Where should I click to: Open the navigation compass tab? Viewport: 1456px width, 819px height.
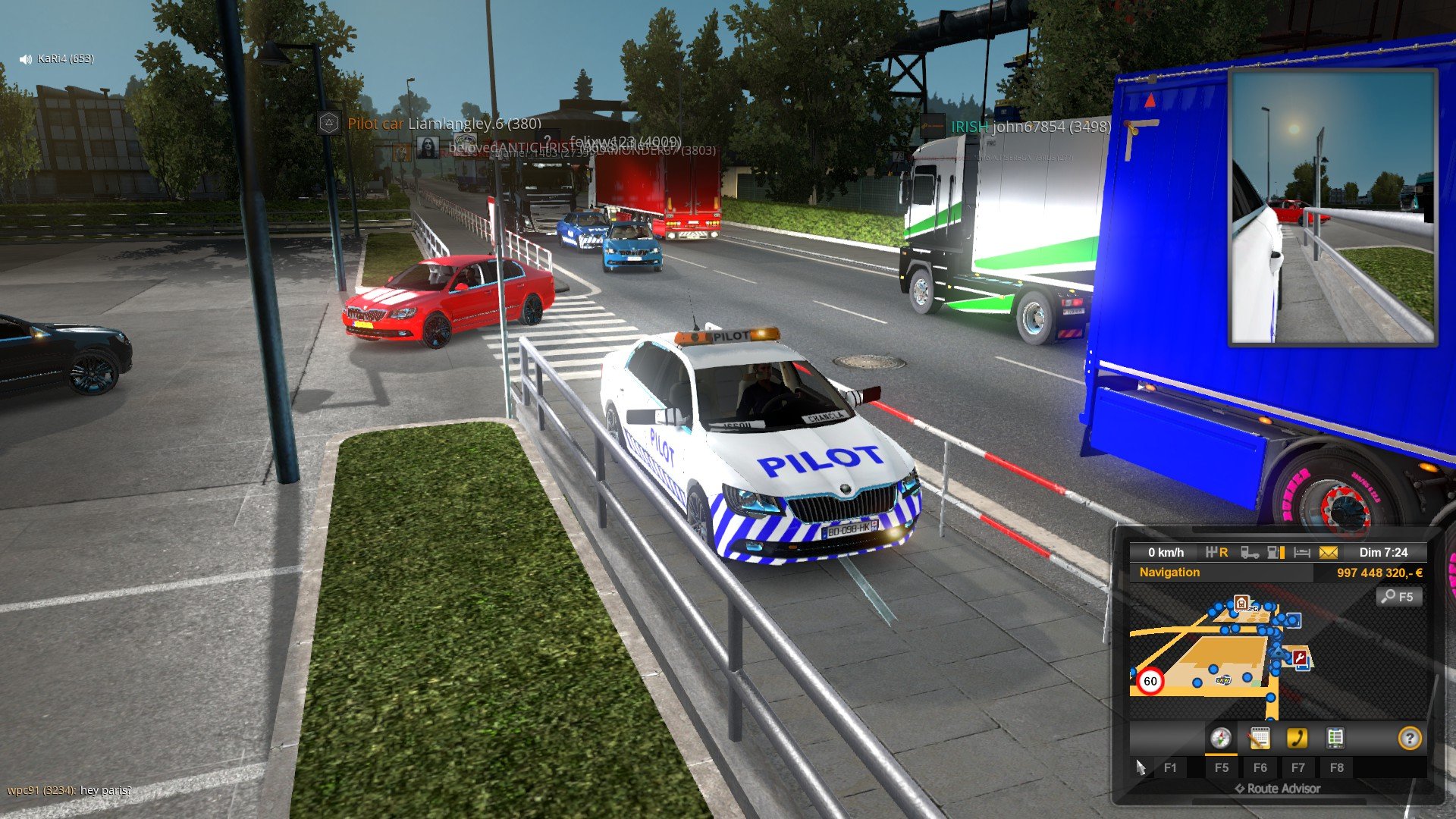click(x=1220, y=738)
